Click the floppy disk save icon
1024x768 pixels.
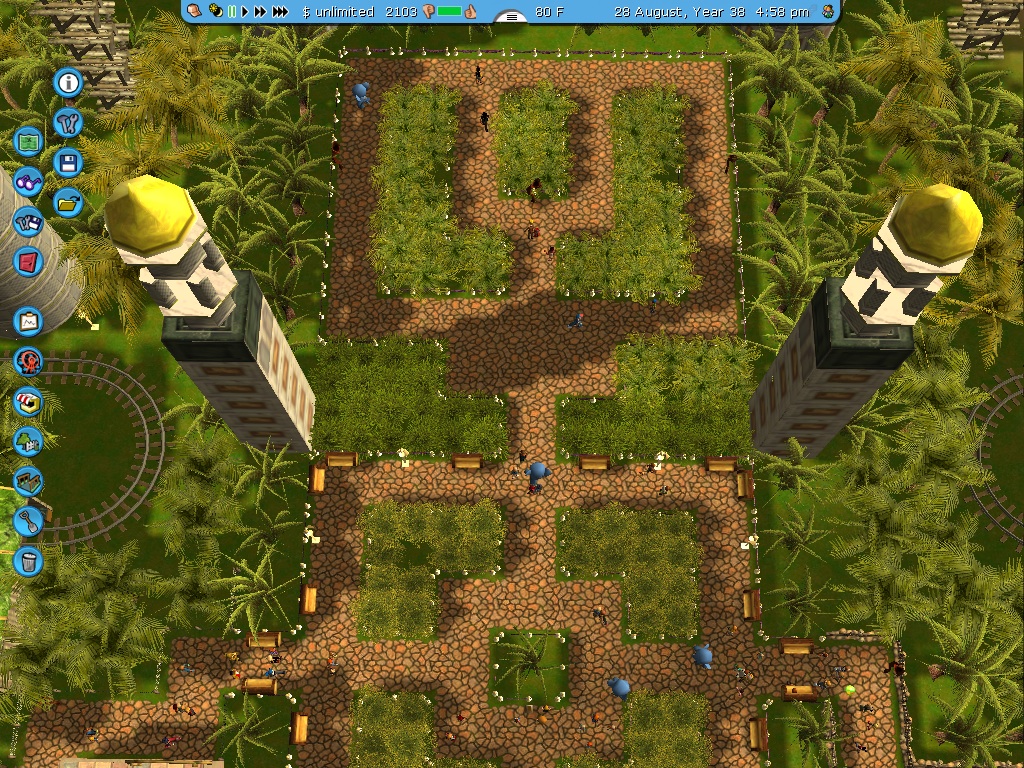[68, 163]
